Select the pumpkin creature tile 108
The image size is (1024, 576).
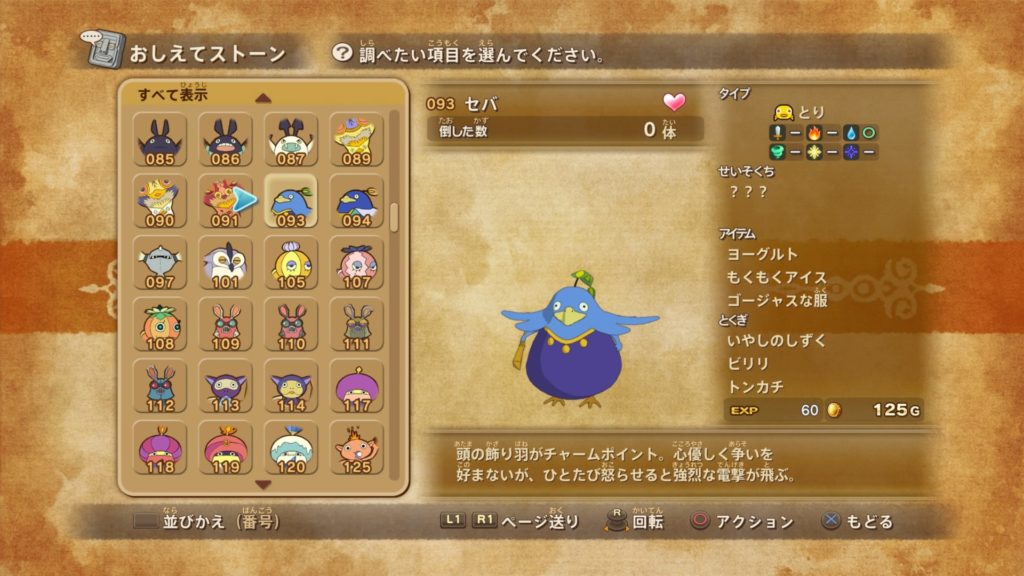[x=160, y=325]
